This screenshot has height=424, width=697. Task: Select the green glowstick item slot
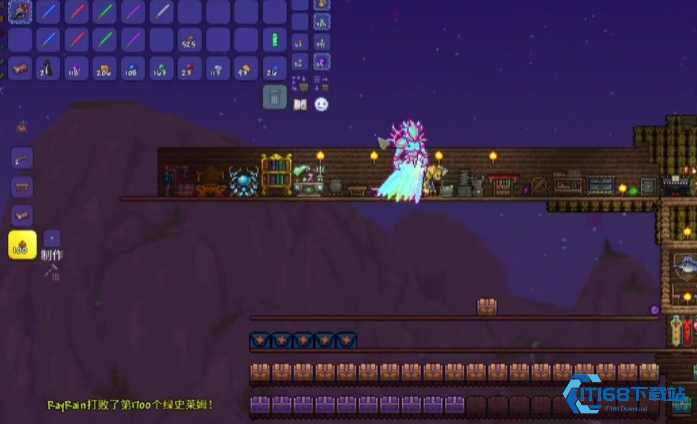(273, 40)
